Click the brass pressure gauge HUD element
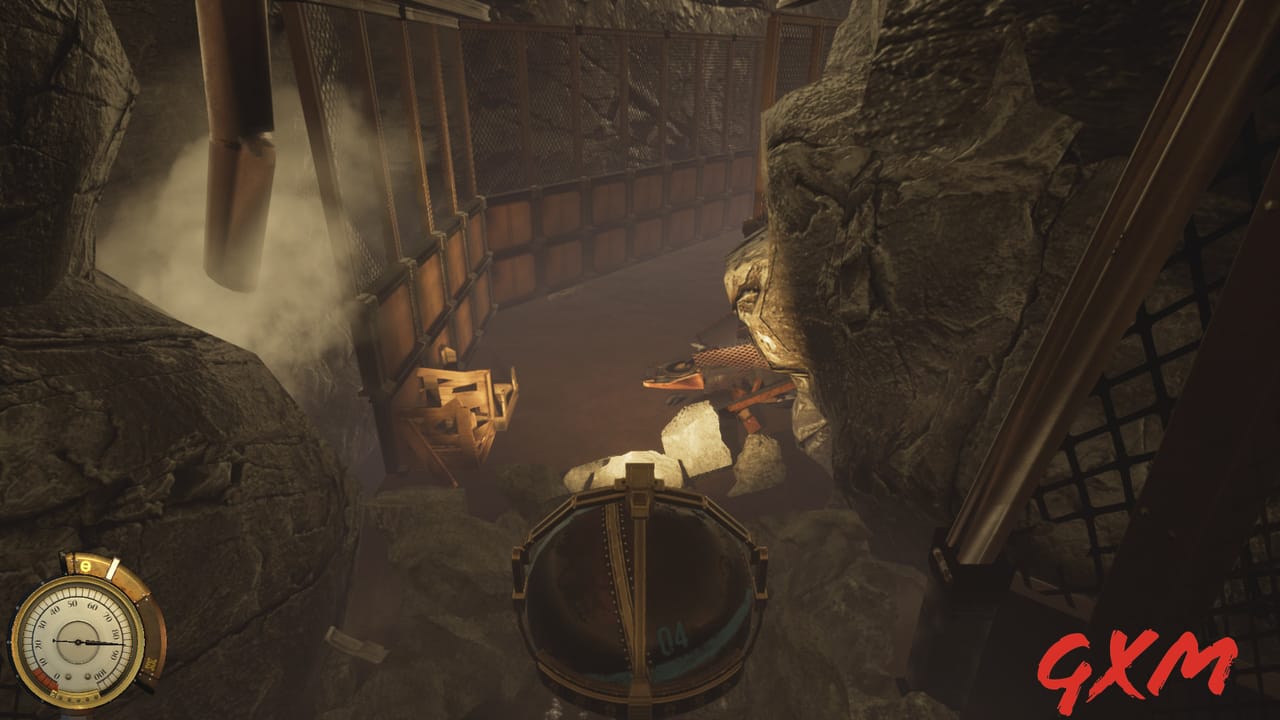This screenshot has height=720, width=1280. (80, 640)
